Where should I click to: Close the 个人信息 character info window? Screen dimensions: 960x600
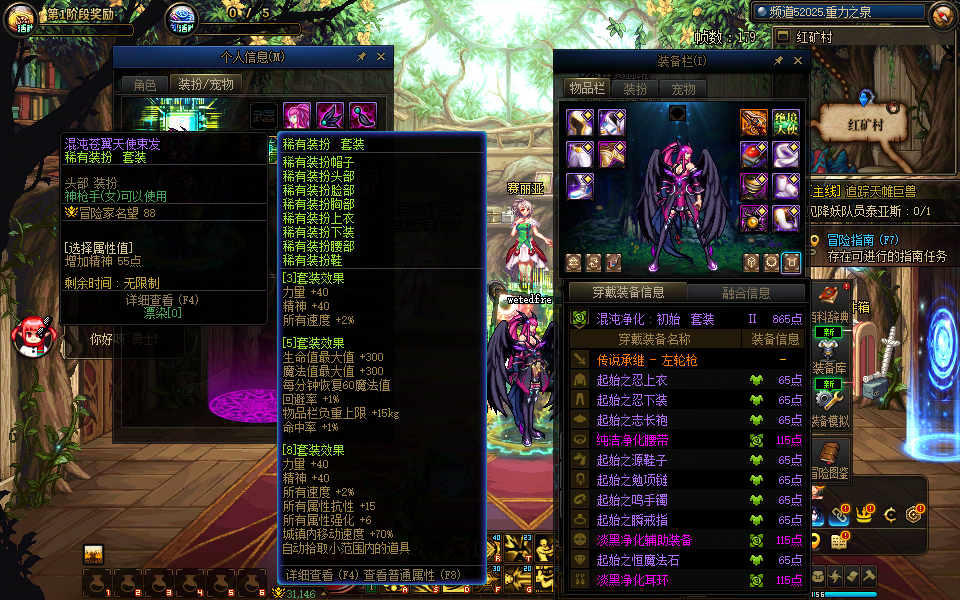pos(380,57)
